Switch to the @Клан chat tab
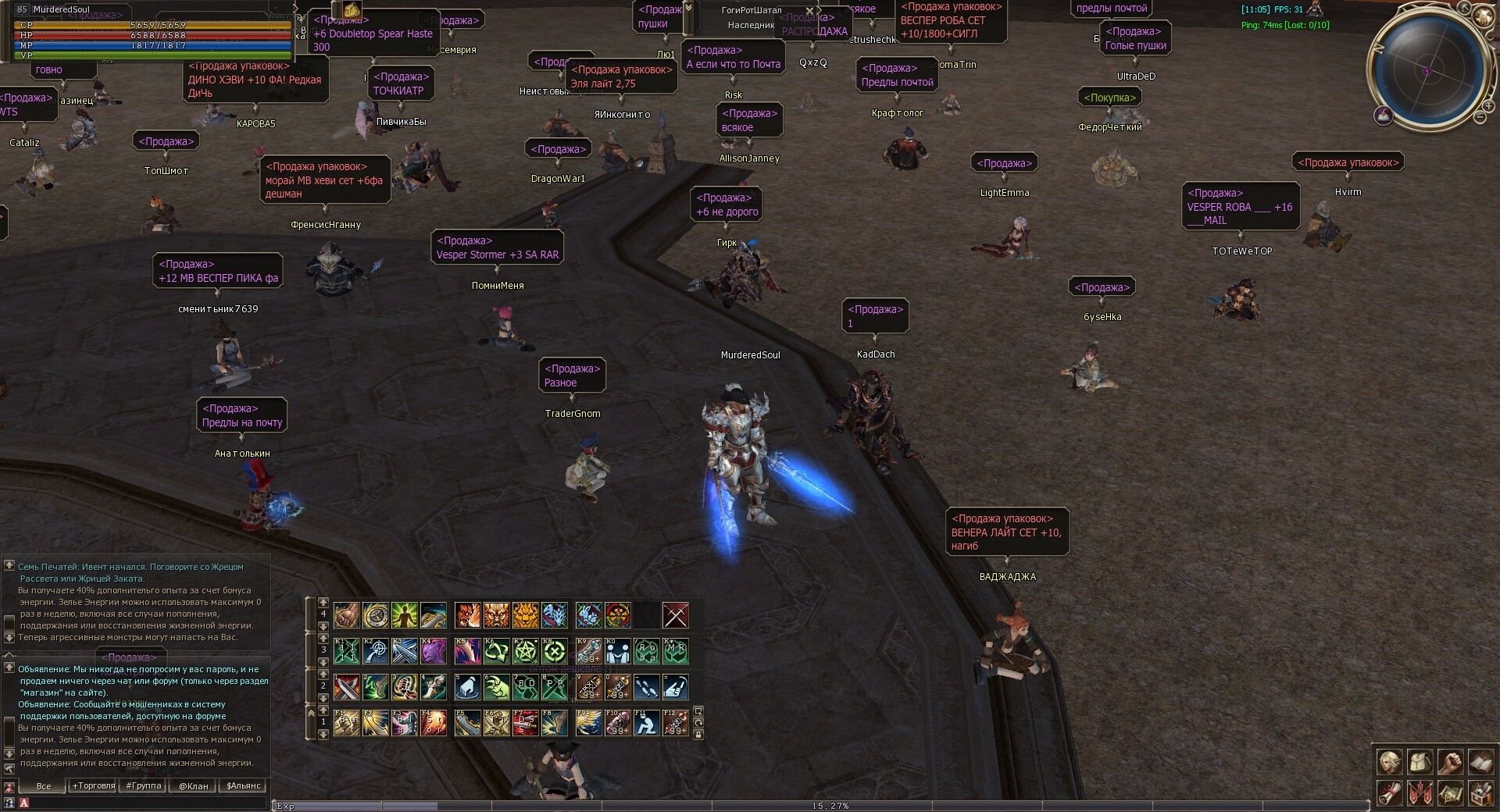Viewport: 1500px width, 812px height. click(x=194, y=786)
